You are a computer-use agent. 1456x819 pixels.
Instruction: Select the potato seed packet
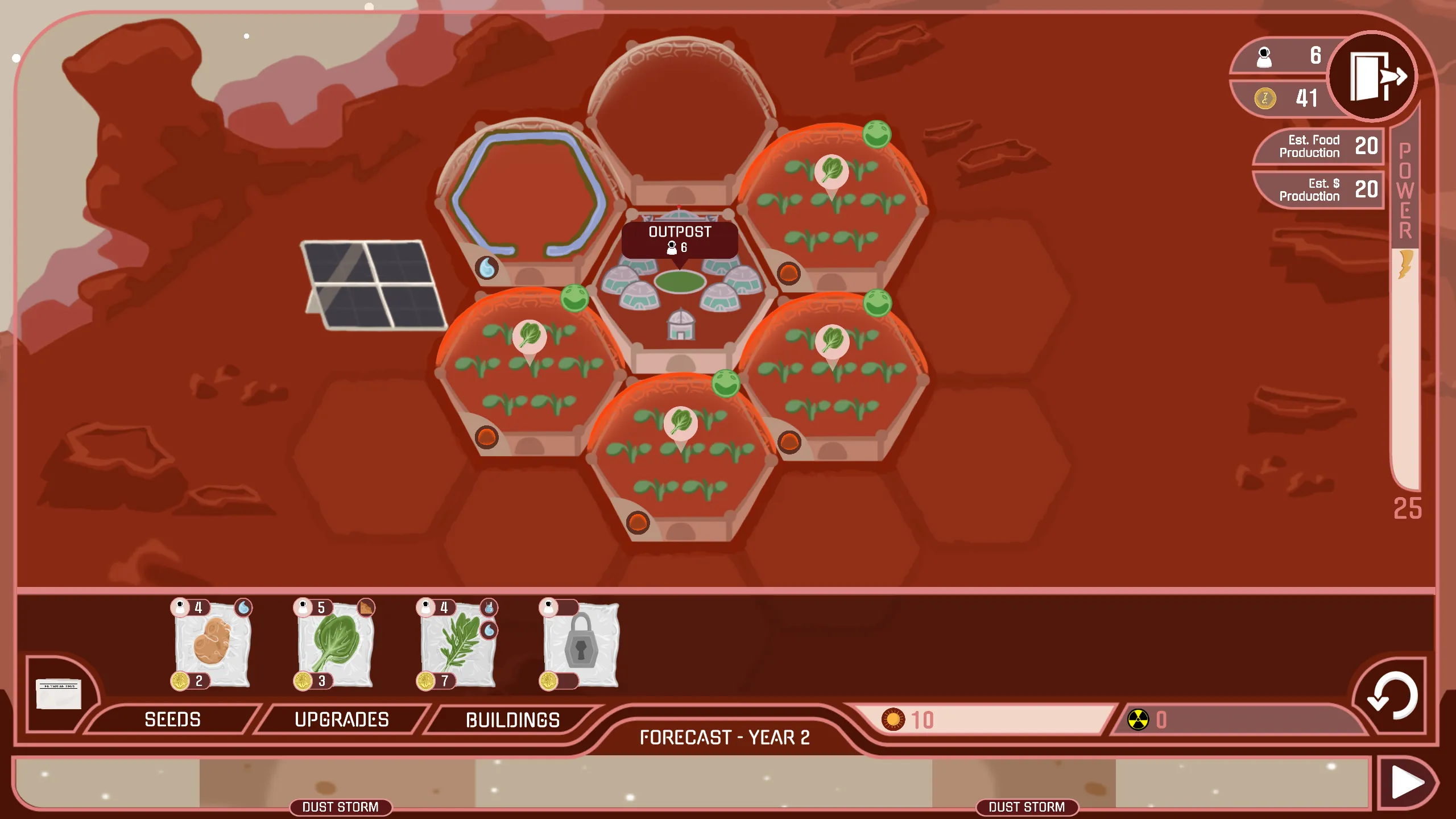[x=212, y=644]
